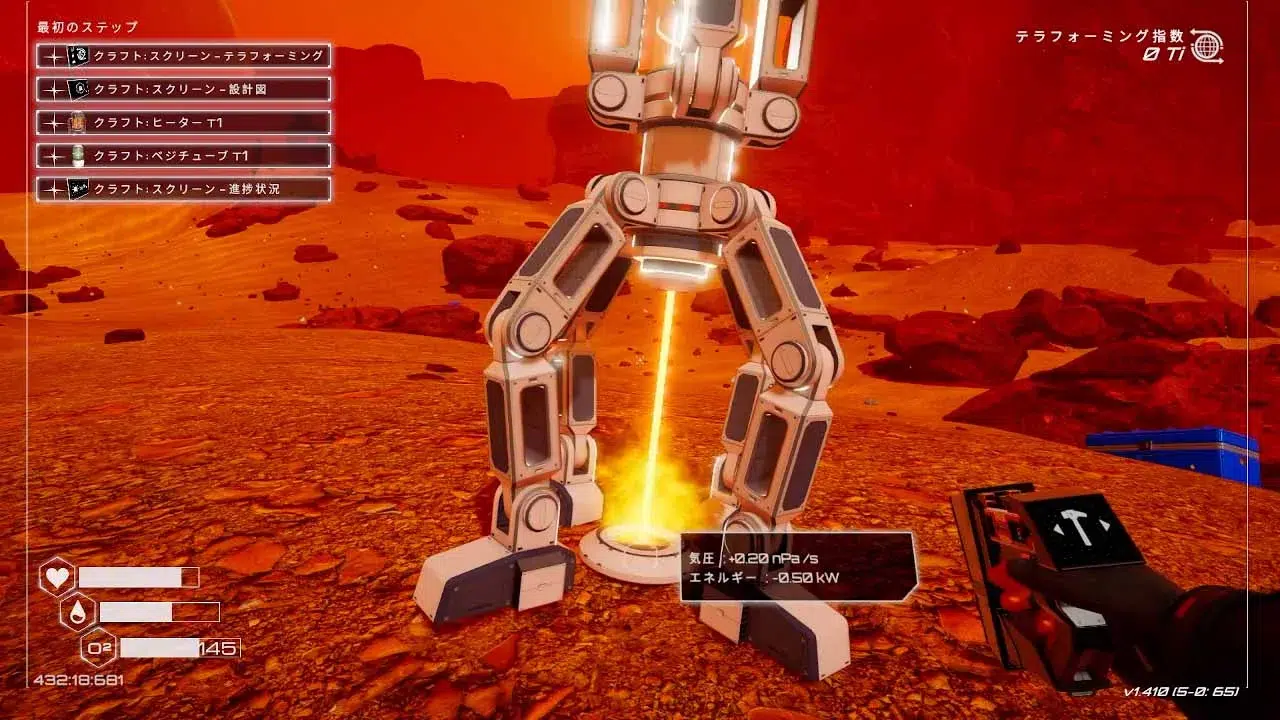
Task: Select the クラフト:スクリーン－設計図 objective
Action: pos(184,89)
